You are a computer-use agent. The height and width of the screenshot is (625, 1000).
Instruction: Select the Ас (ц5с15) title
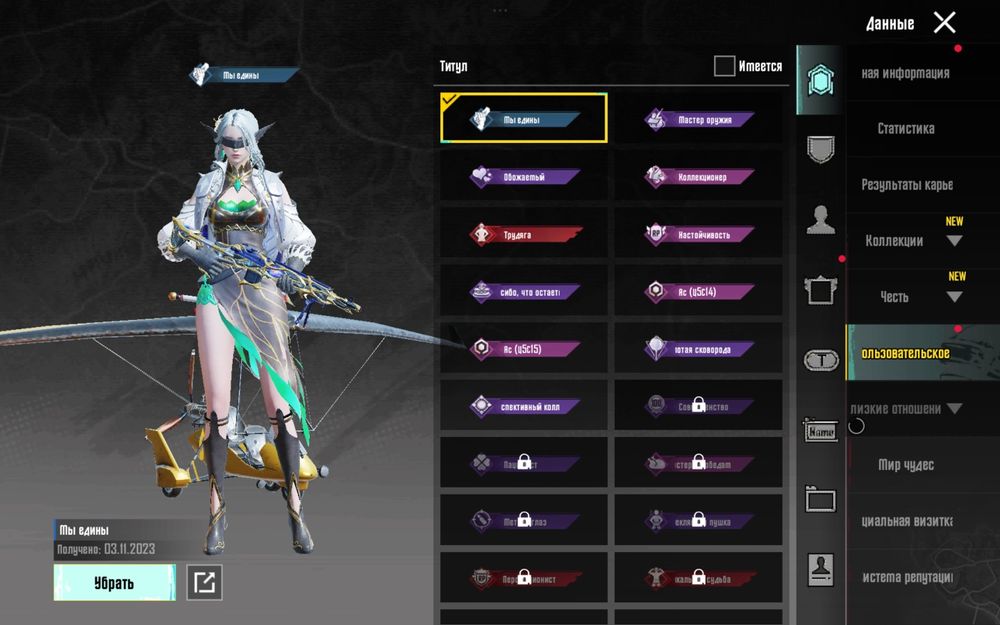pyautogui.click(x=524, y=350)
